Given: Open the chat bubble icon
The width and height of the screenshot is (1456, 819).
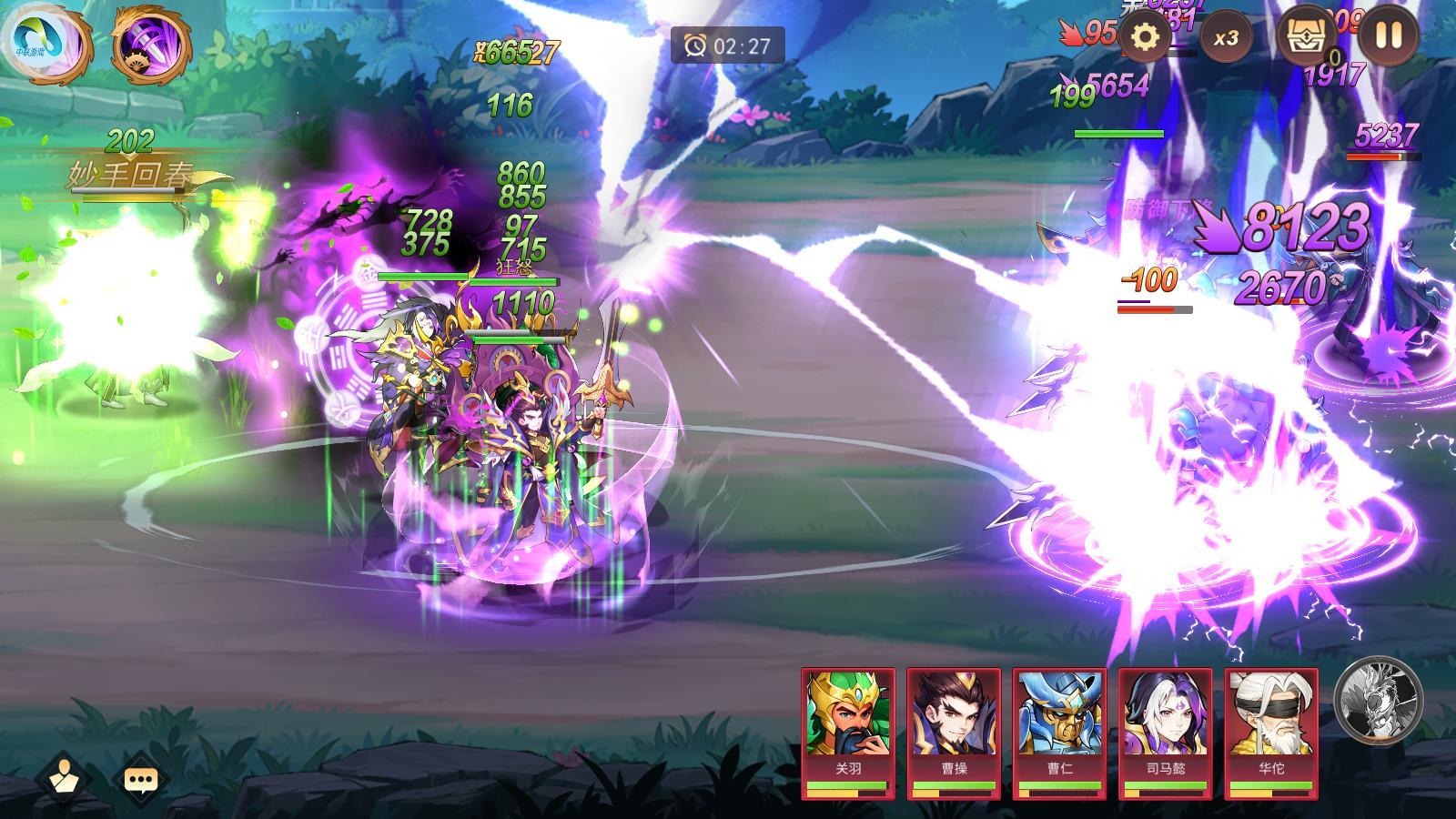Looking at the screenshot, I should coord(141,778).
